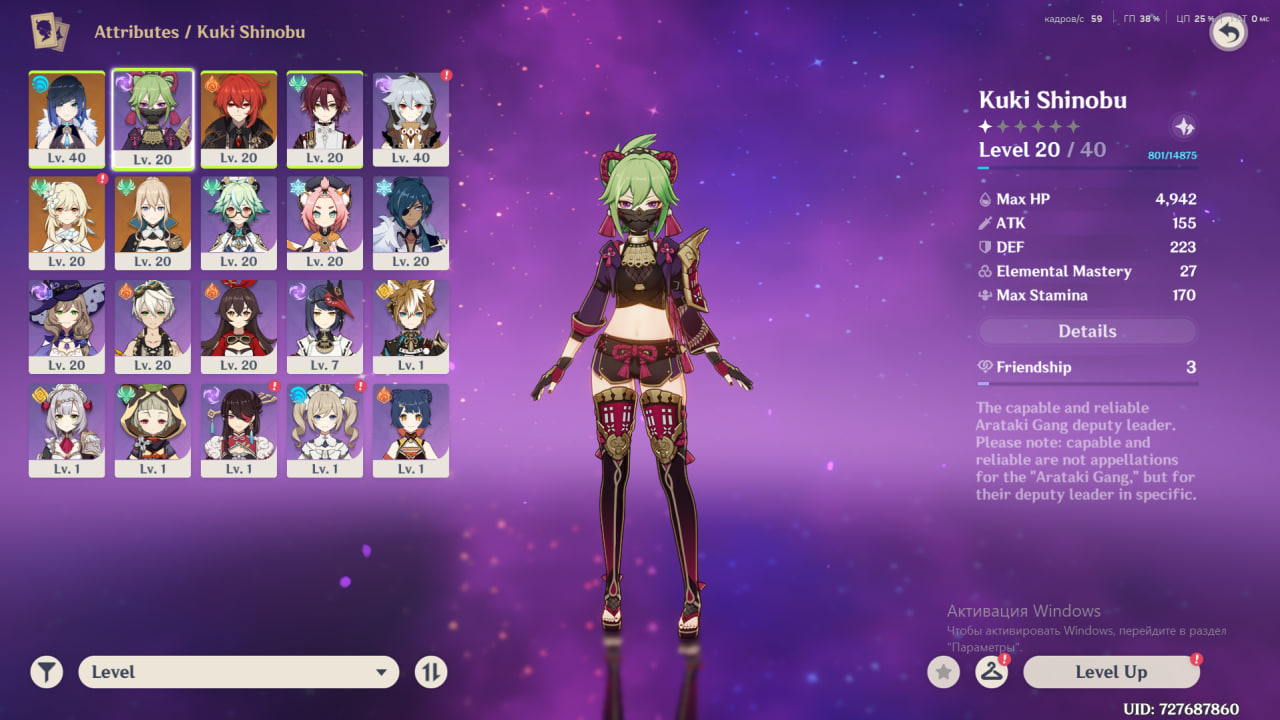
Task: Open the sparkle icon beside Kuki Shinobu's name
Action: (x=1184, y=127)
